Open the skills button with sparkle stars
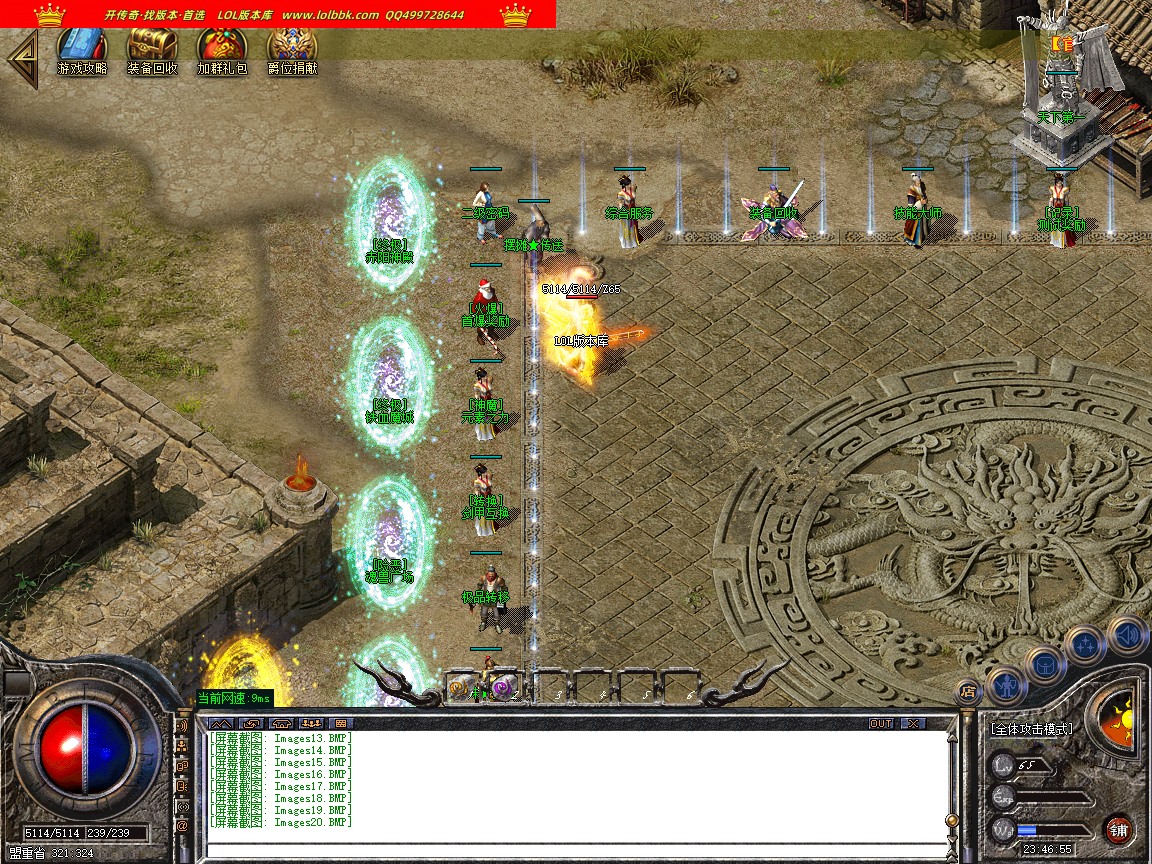Viewport: 1152px width, 864px height. pos(1086,643)
